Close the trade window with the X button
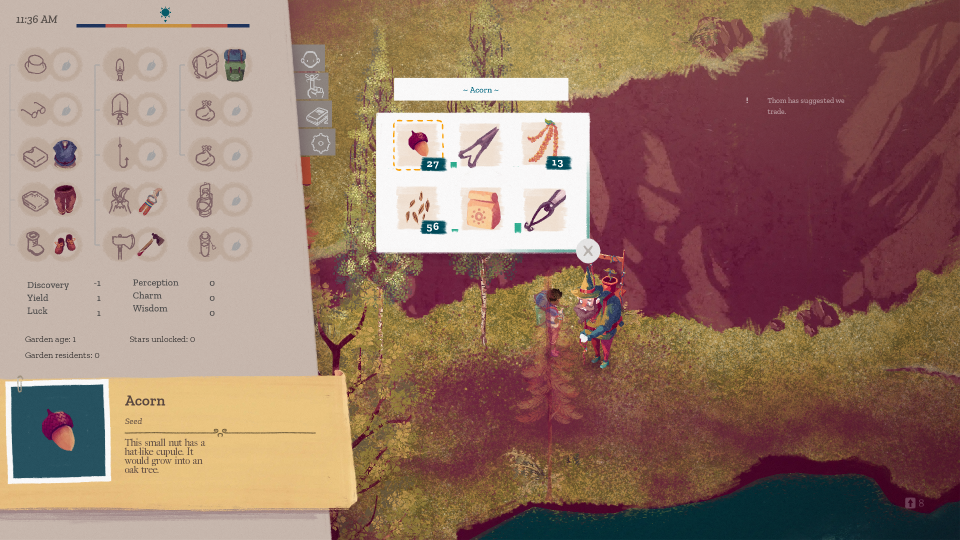This screenshot has height=540, width=960. 588,251
